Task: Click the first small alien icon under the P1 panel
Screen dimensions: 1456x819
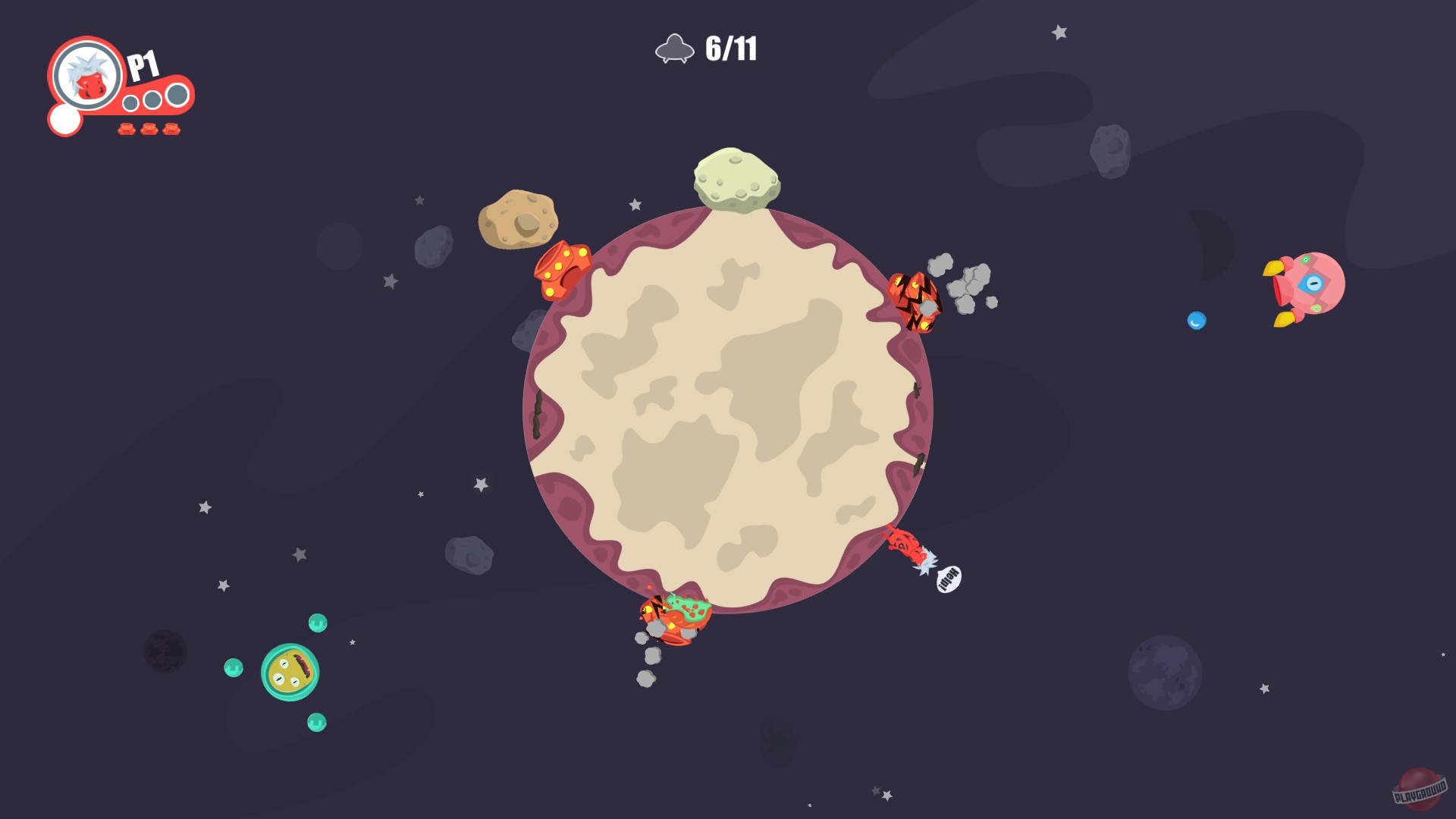Action: tap(125, 130)
